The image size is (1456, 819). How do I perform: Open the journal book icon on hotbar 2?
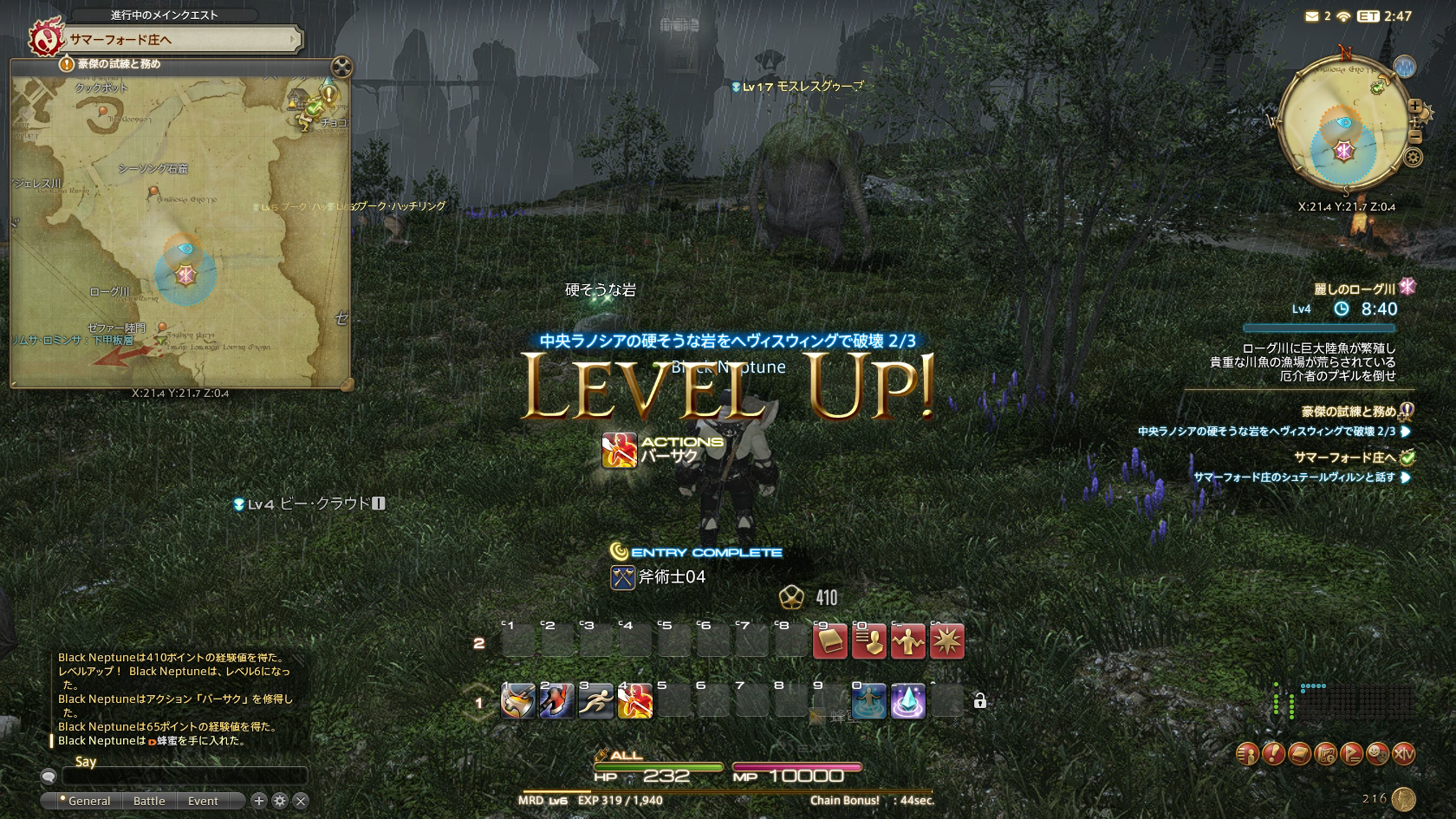[829, 641]
